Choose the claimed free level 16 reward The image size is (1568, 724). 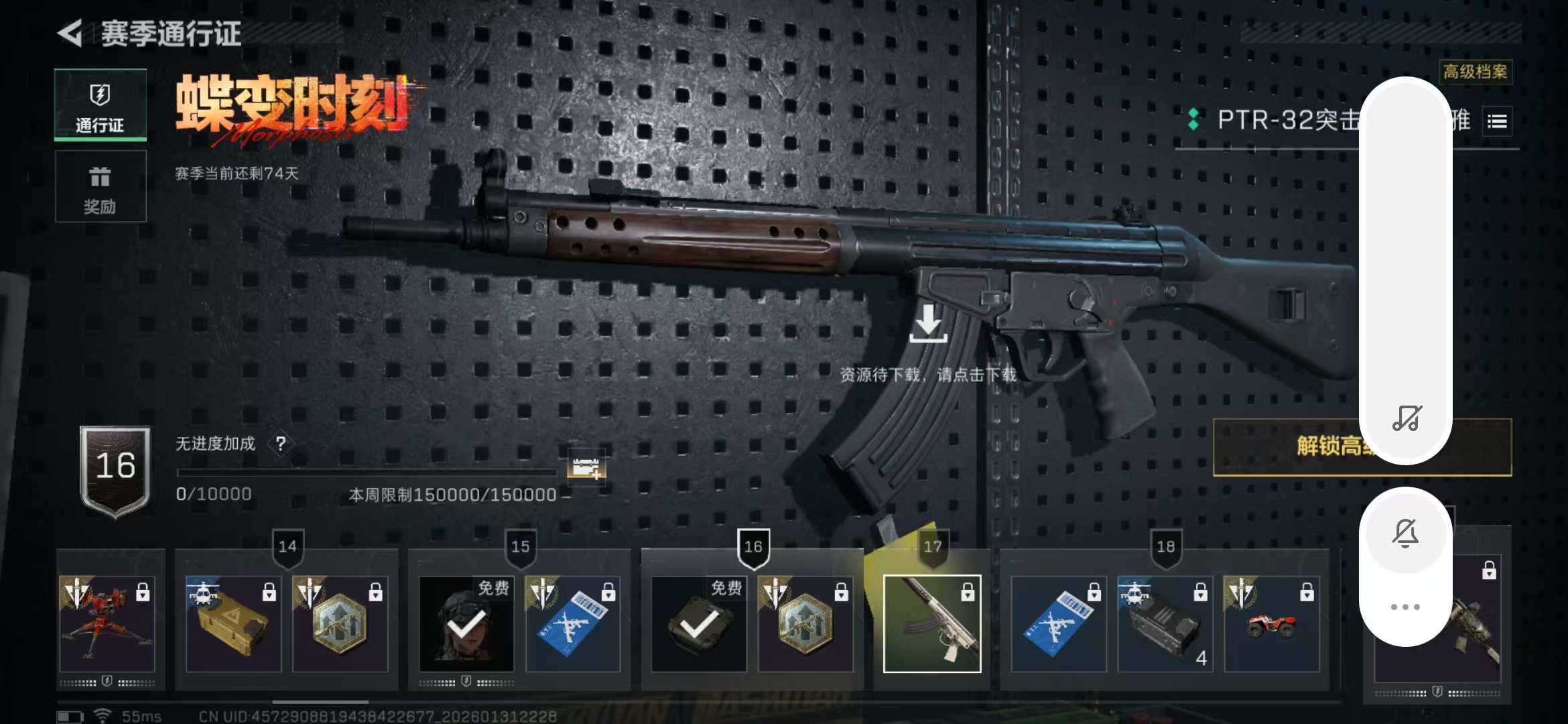tap(699, 623)
